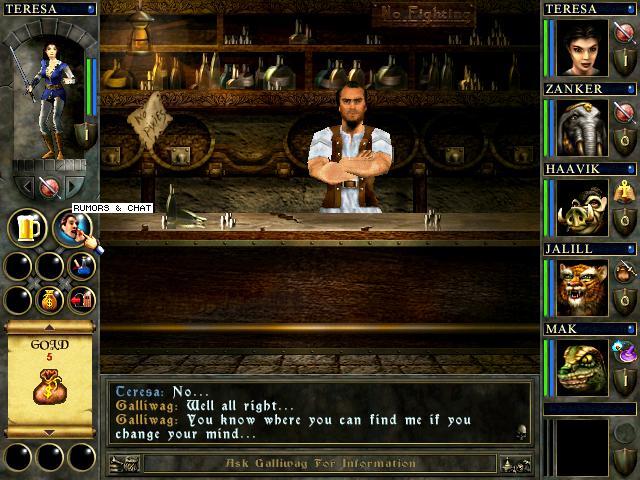Click the round crossed-out button under Teresa's figure
The image size is (640, 480).
[x=49, y=186]
